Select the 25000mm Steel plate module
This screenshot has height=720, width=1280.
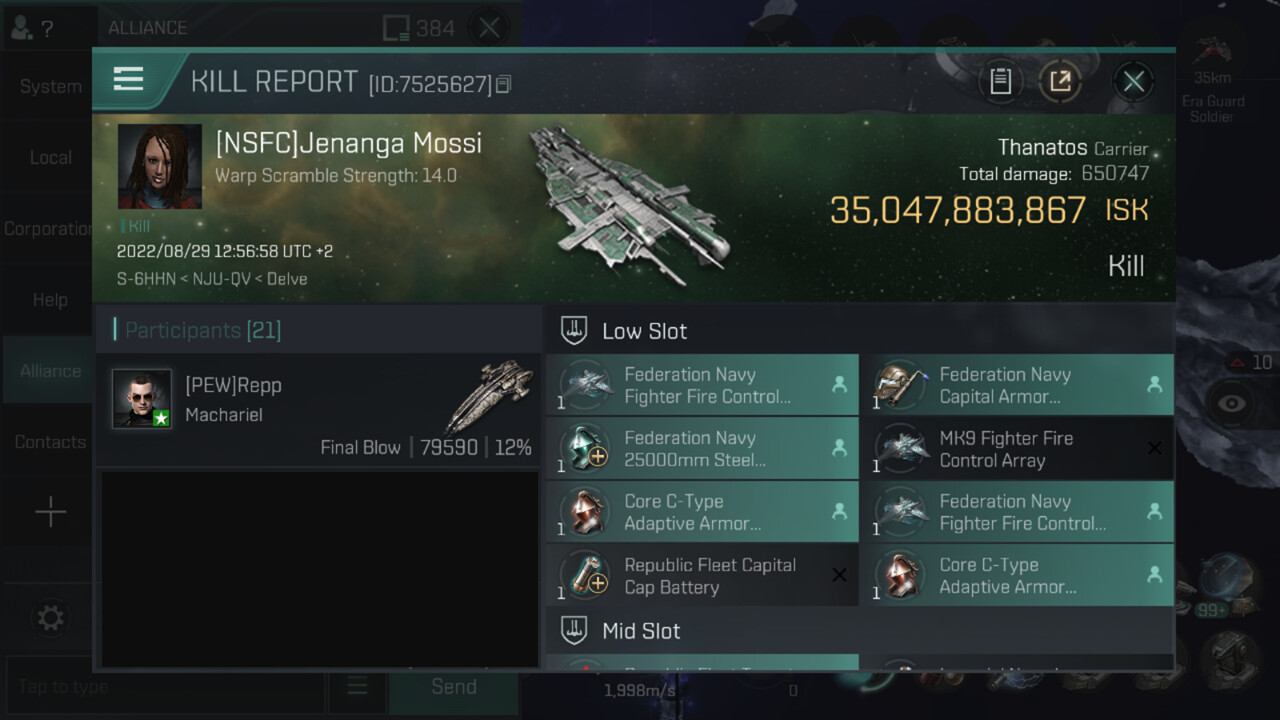point(702,449)
